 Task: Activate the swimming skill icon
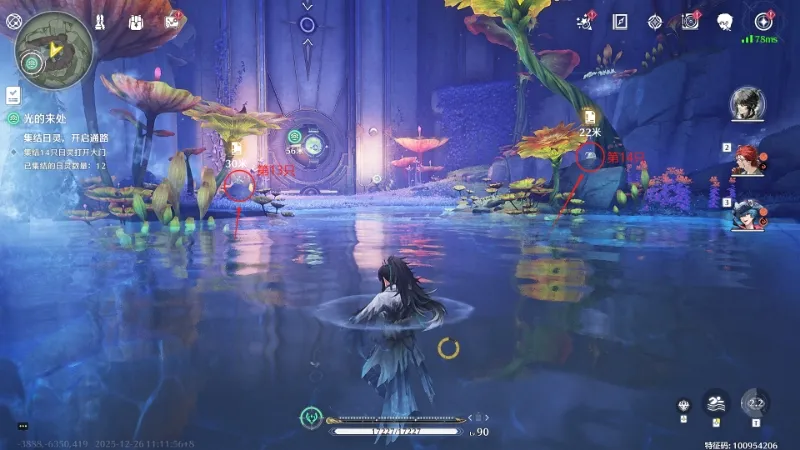coord(715,403)
